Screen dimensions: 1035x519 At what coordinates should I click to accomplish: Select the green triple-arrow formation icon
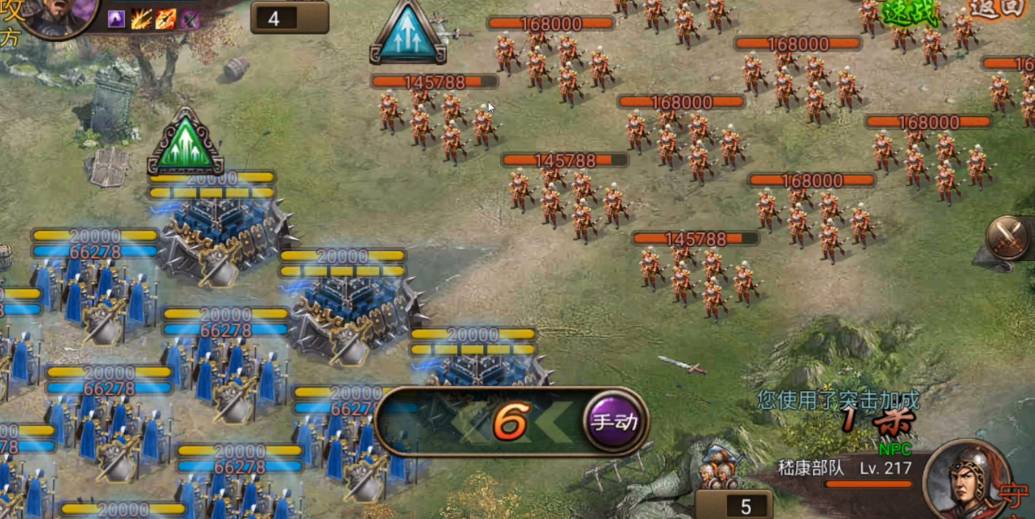pyautogui.click(x=184, y=143)
